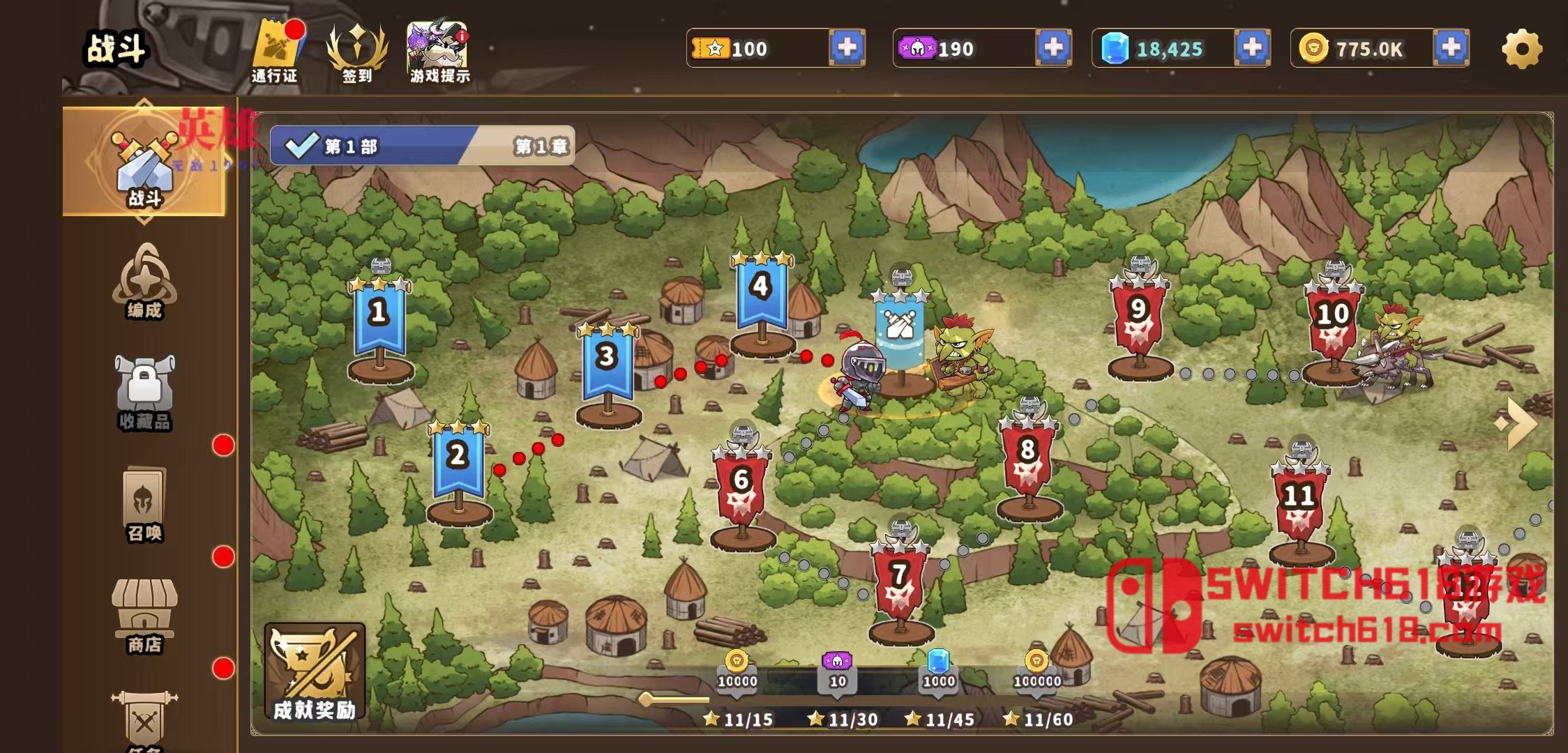View the 游戏提示 game tips
This screenshot has height=753, width=1568.
pos(437,45)
